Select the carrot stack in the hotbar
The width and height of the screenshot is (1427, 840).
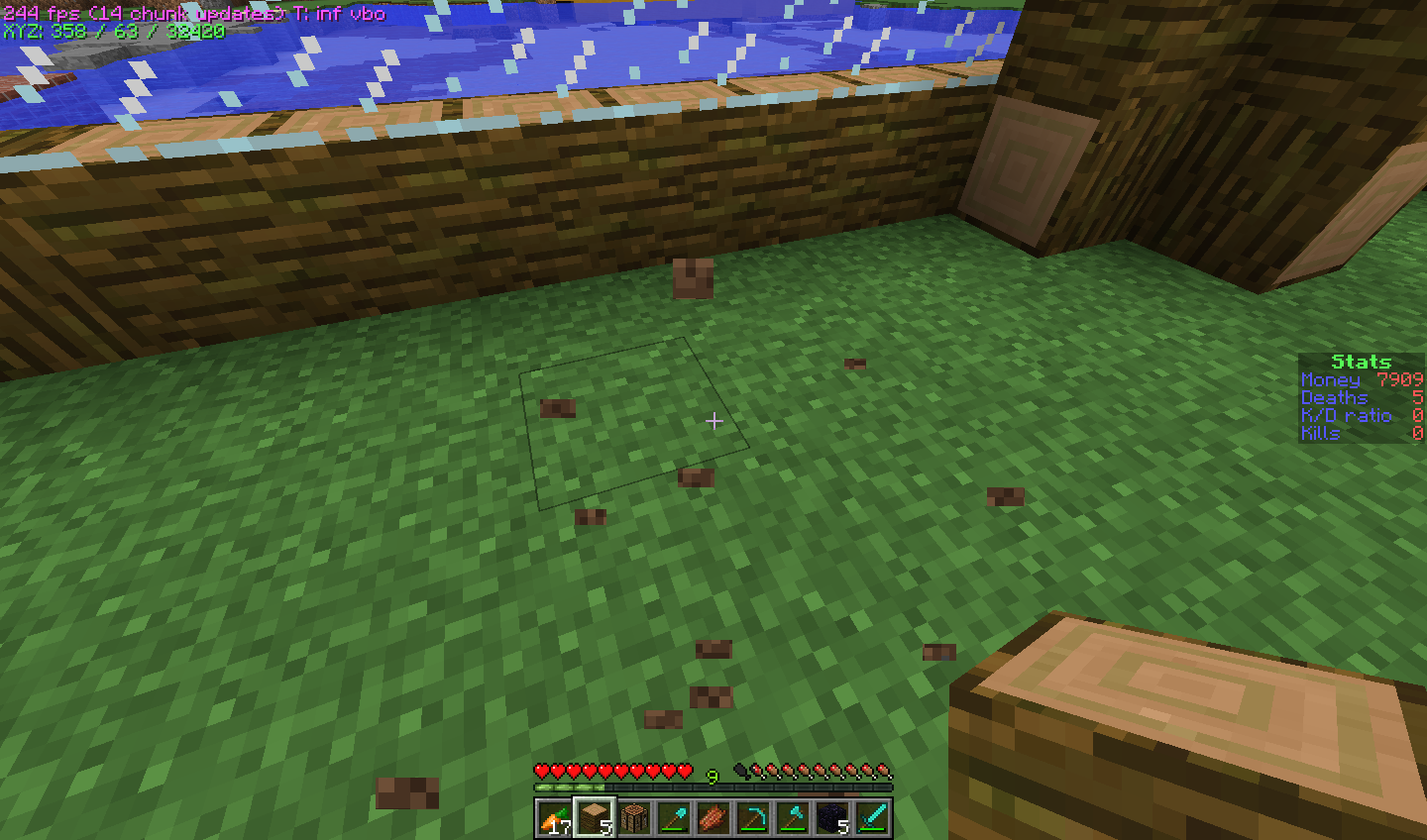click(555, 818)
